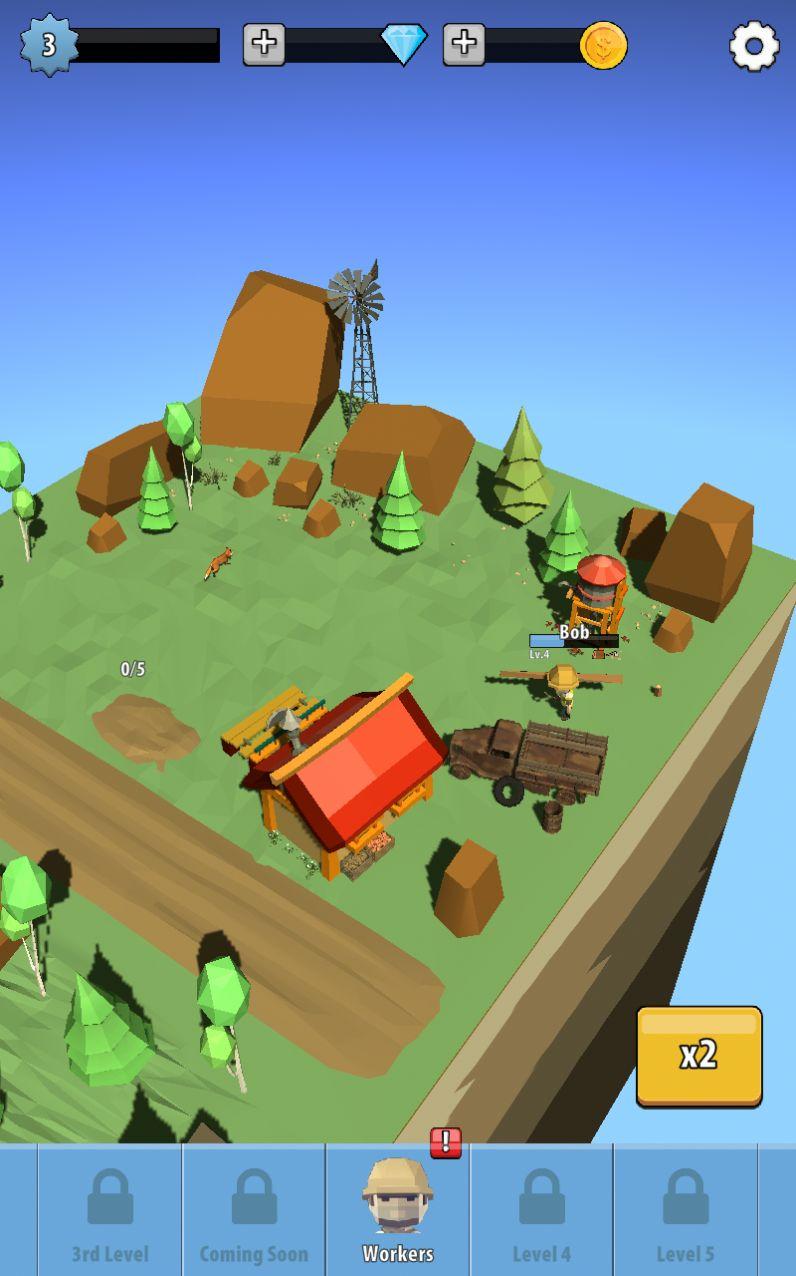This screenshot has height=1276, width=796.
Task: Add more diamonds with plus button
Action: (264, 44)
